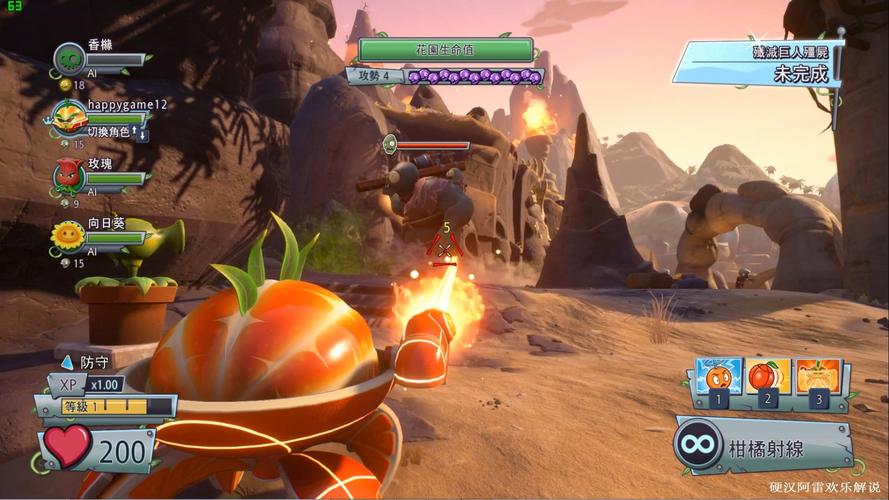Choose the 玫瑰 rose teammate portrait
The image size is (889, 500).
pos(69,176)
